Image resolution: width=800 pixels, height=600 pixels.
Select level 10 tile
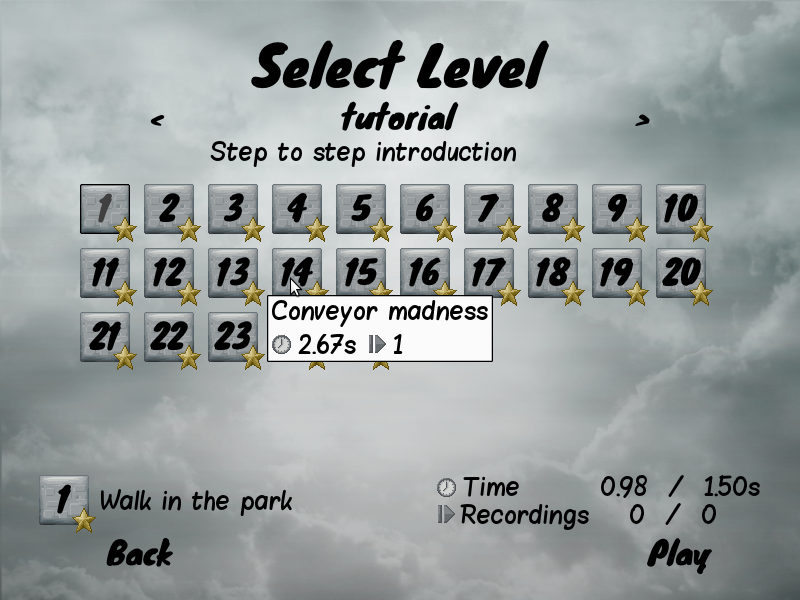[680, 209]
